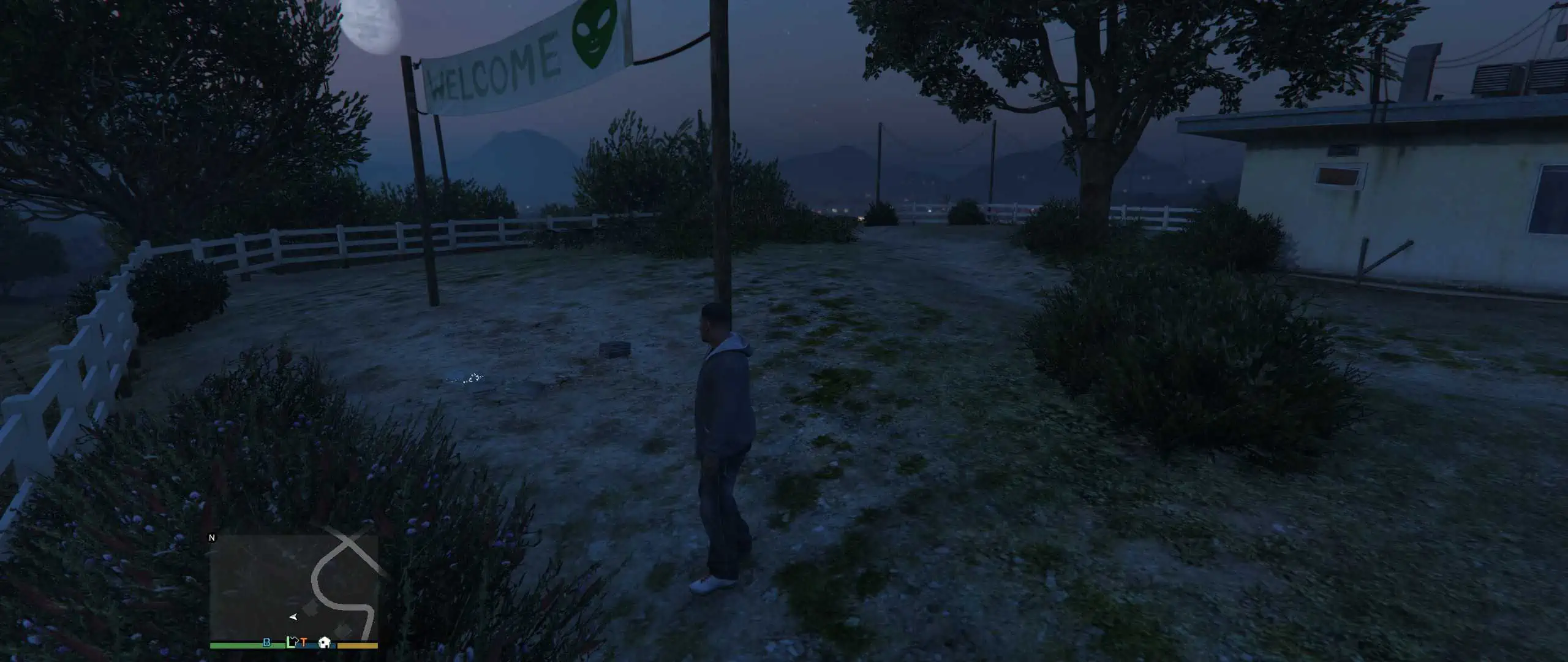This screenshot has width=1568, height=662.
Task: Click the white safehouse icon on the minimap
Action: [325, 642]
